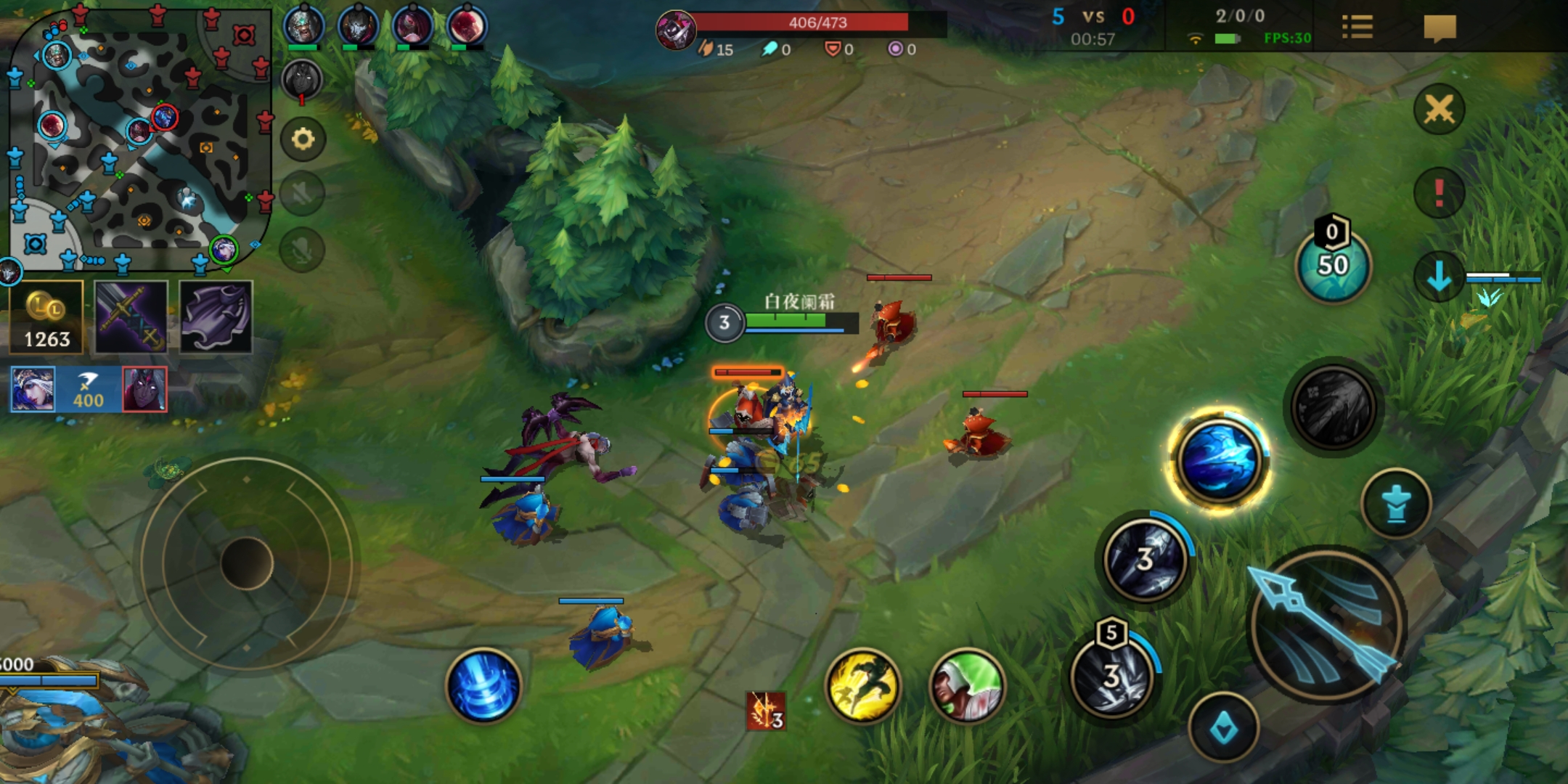Screen dimensions: 1568x784
Task: Use the green hooded summoner spell
Action: point(967,686)
